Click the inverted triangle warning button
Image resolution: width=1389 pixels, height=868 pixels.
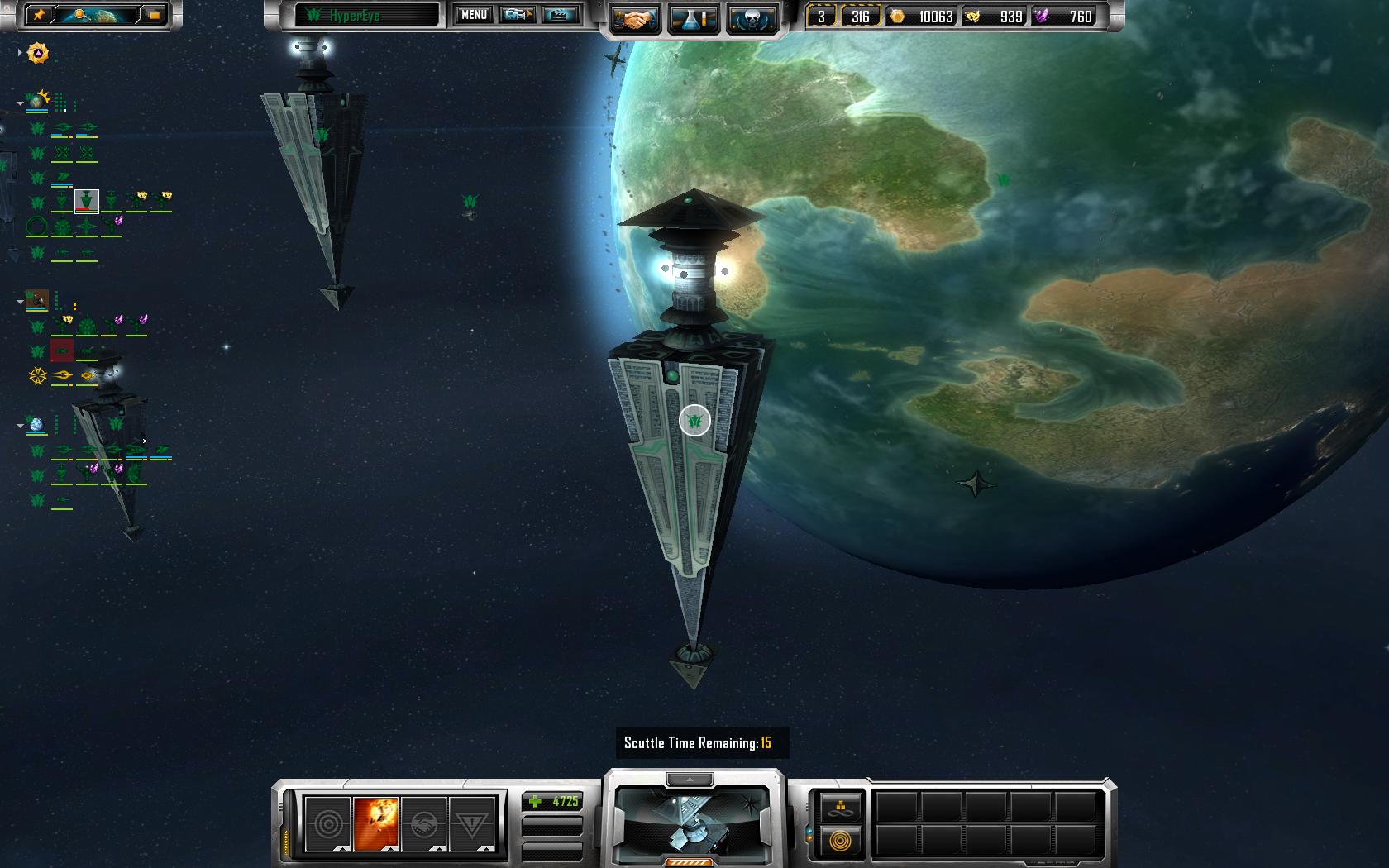point(471,823)
